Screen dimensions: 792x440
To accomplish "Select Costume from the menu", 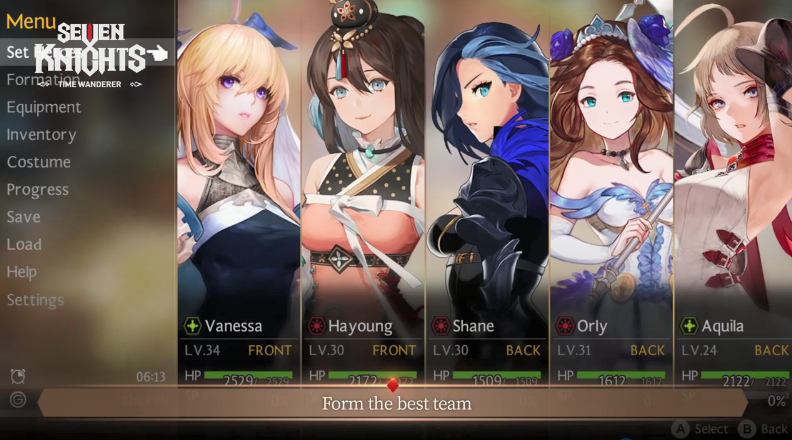I will (39, 162).
